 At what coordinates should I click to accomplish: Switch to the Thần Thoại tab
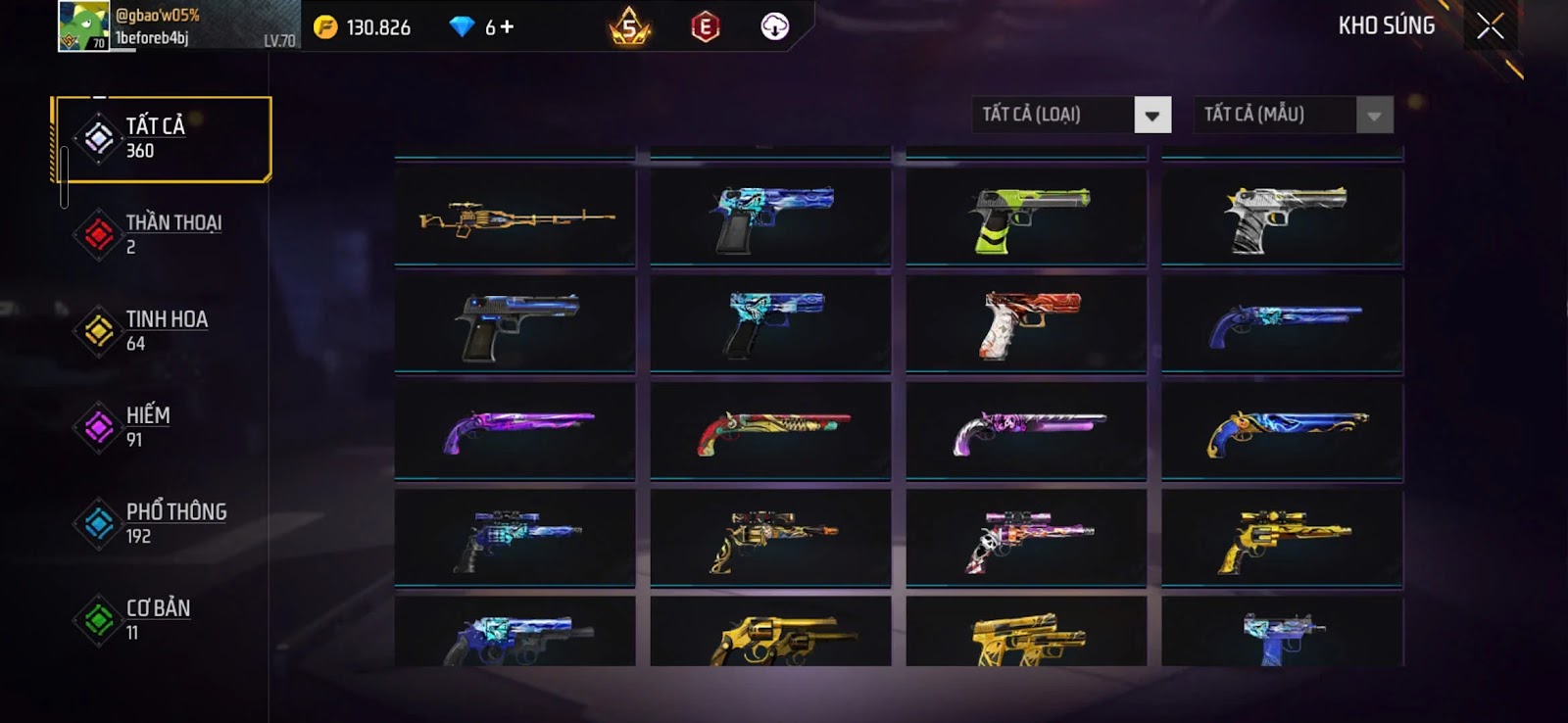pos(163,234)
